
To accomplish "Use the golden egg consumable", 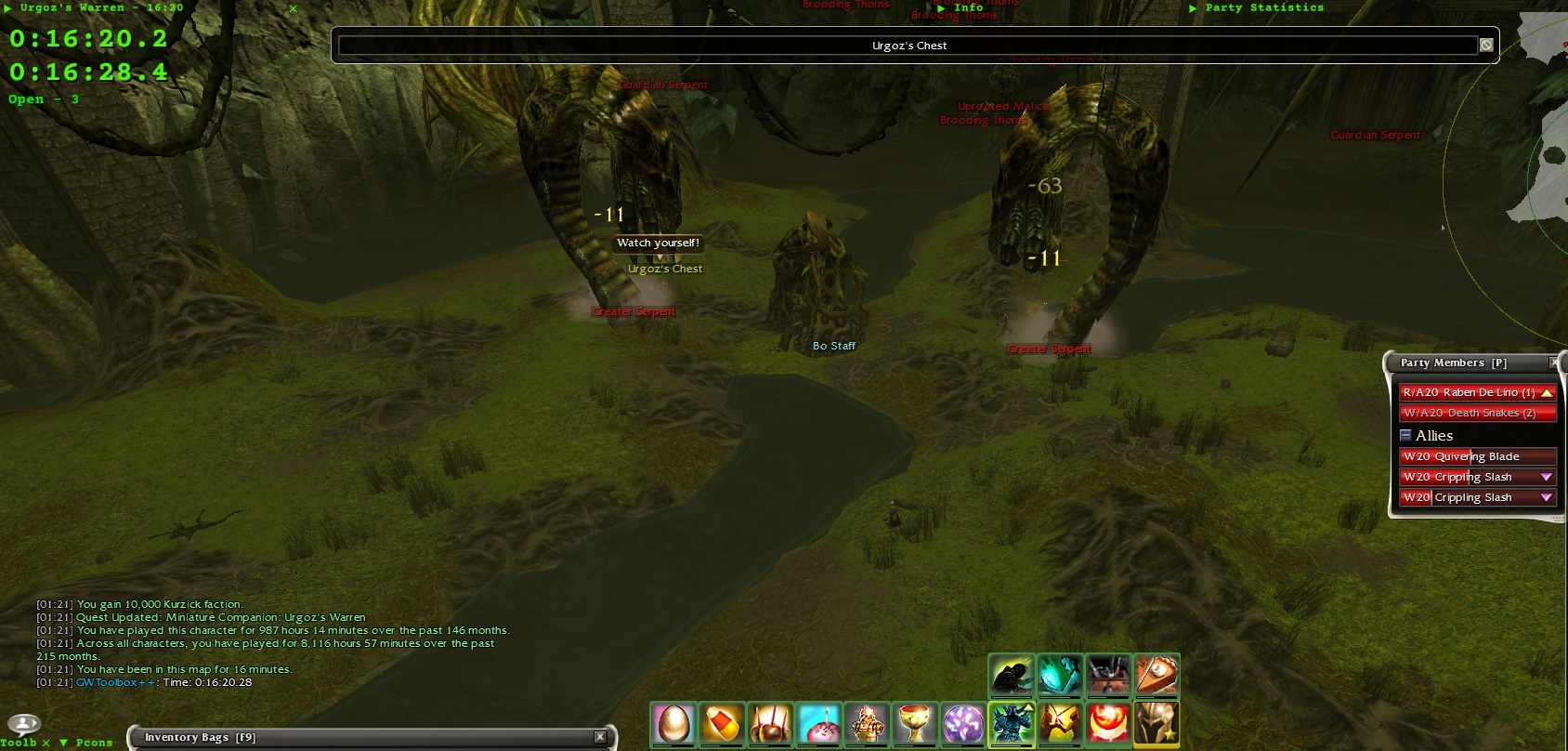I will 673,723.
